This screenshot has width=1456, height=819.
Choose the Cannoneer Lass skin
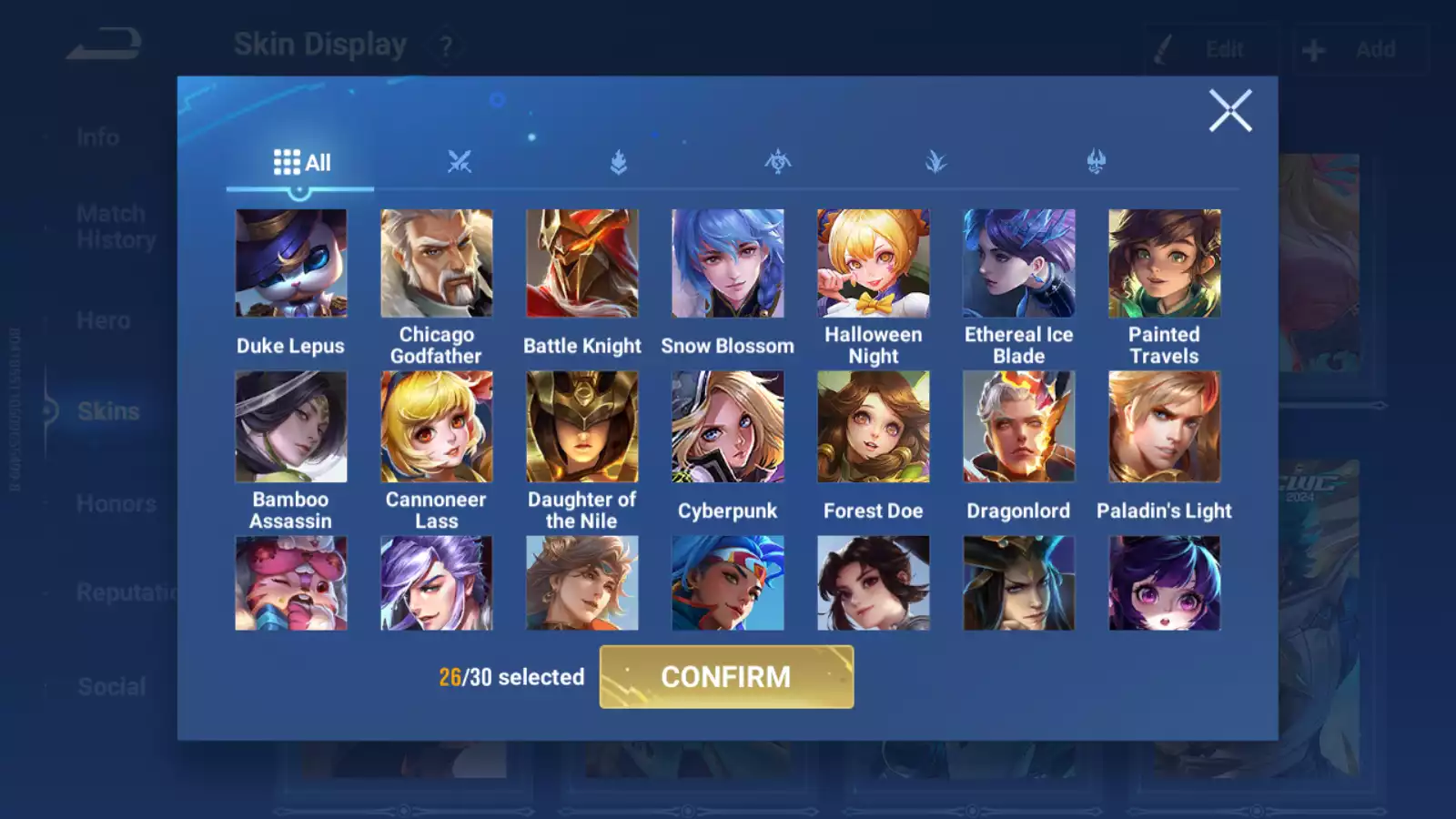pyautogui.click(x=437, y=427)
